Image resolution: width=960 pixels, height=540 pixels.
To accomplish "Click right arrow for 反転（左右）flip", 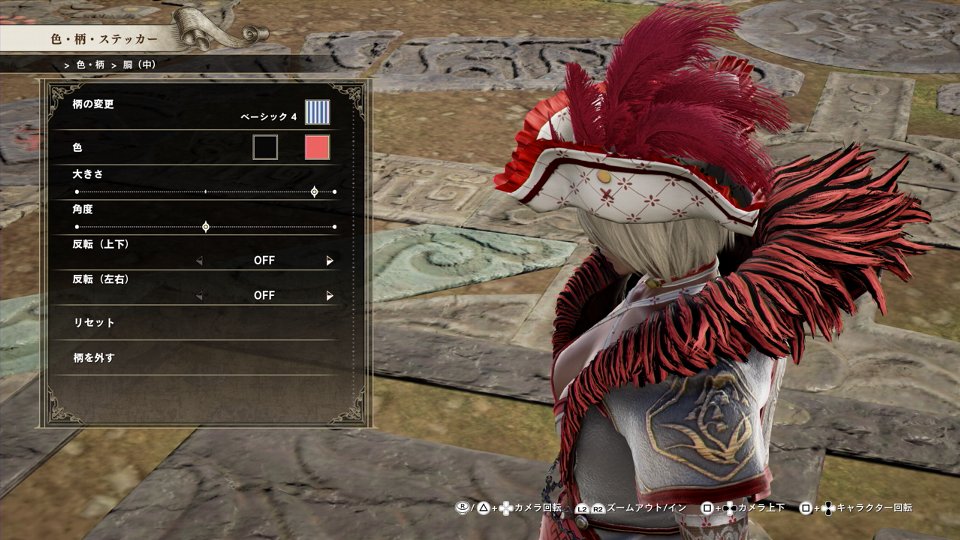I will pyautogui.click(x=330, y=296).
